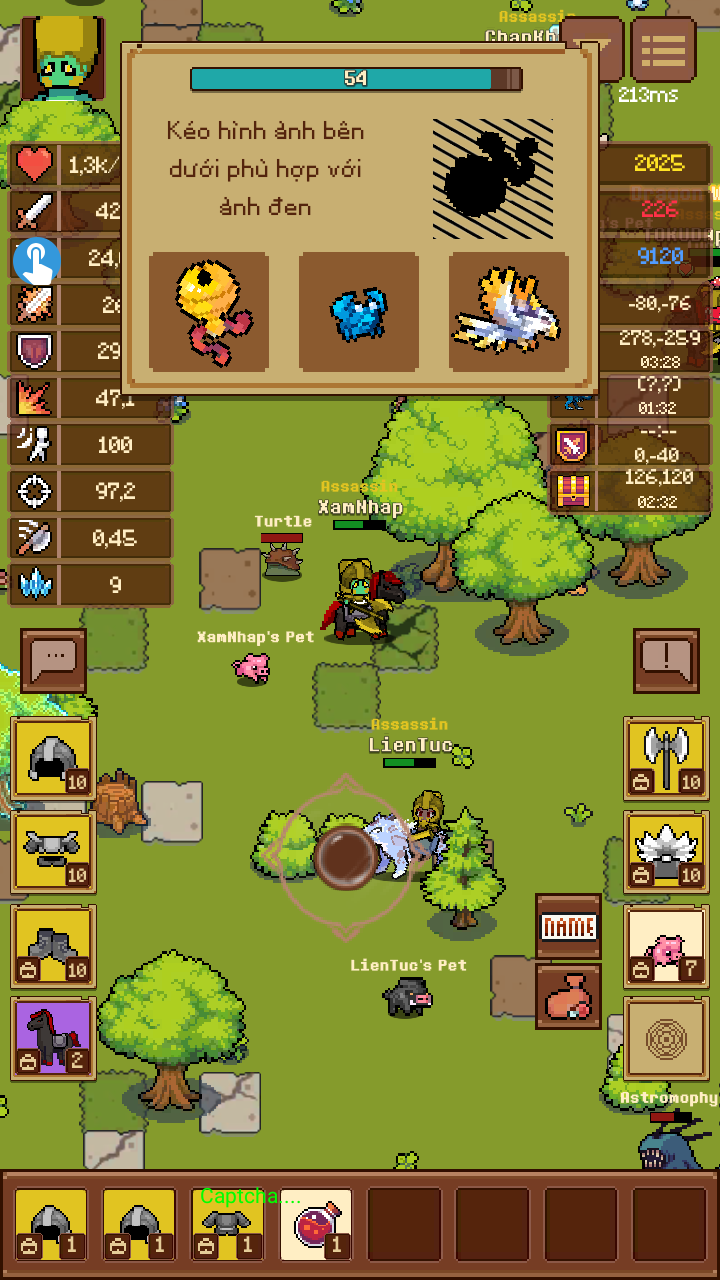Click the crossed swords shield icon

571,444
